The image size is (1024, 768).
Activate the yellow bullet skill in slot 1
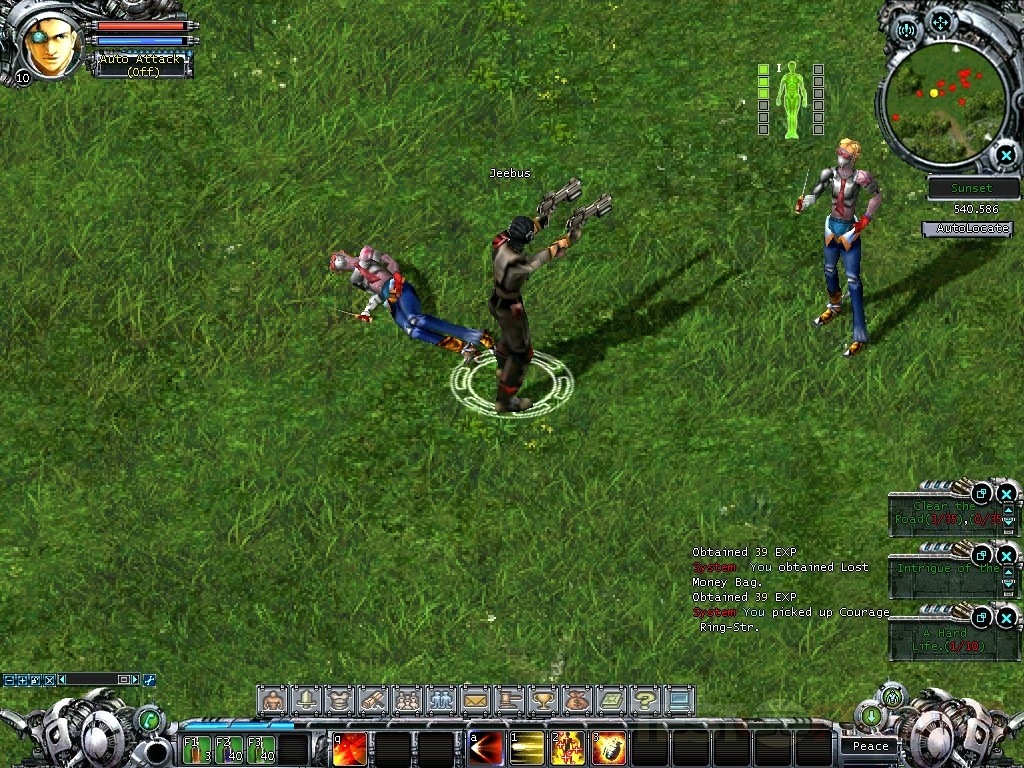526,748
